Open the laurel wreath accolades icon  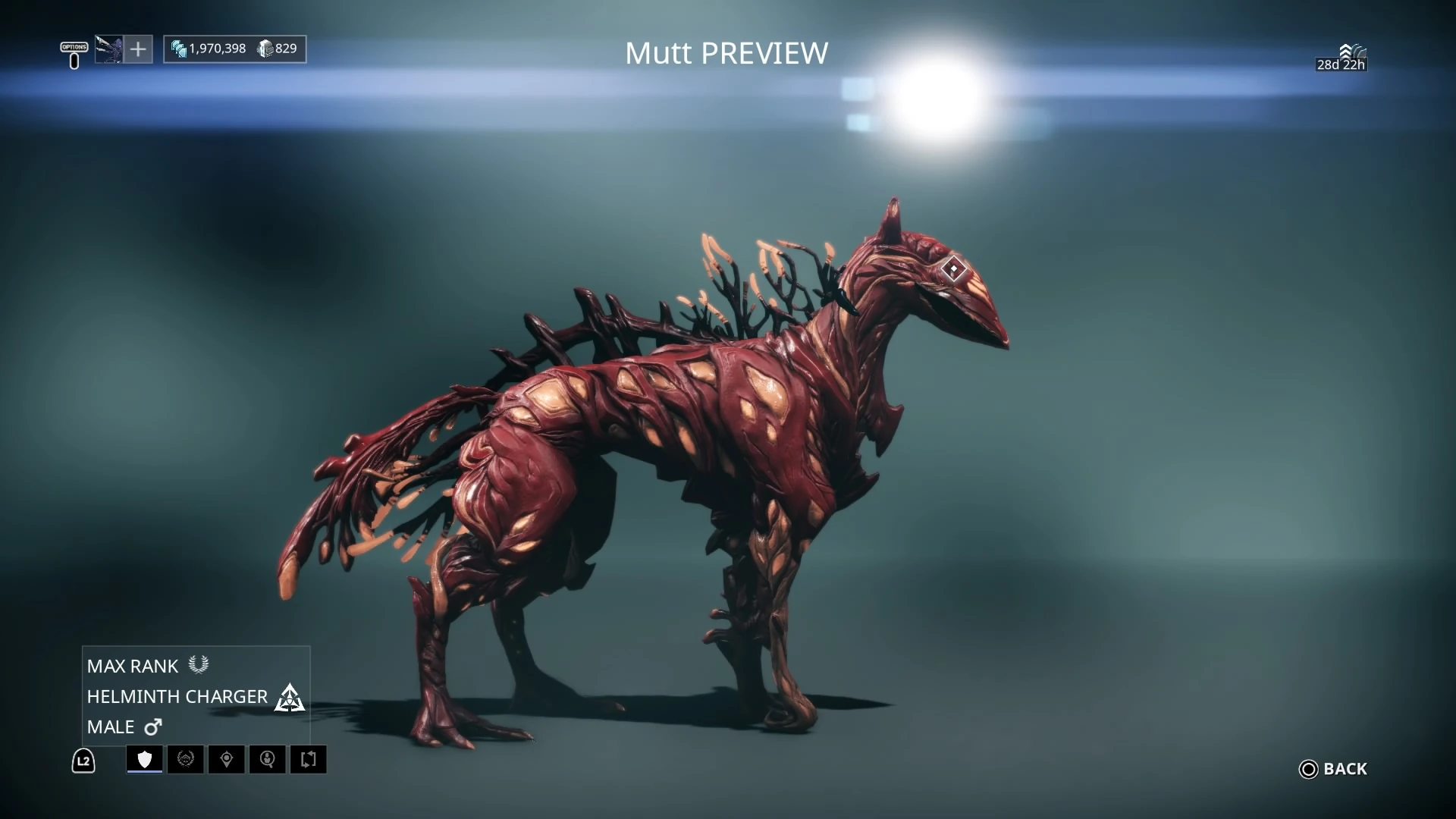(x=187, y=759)
